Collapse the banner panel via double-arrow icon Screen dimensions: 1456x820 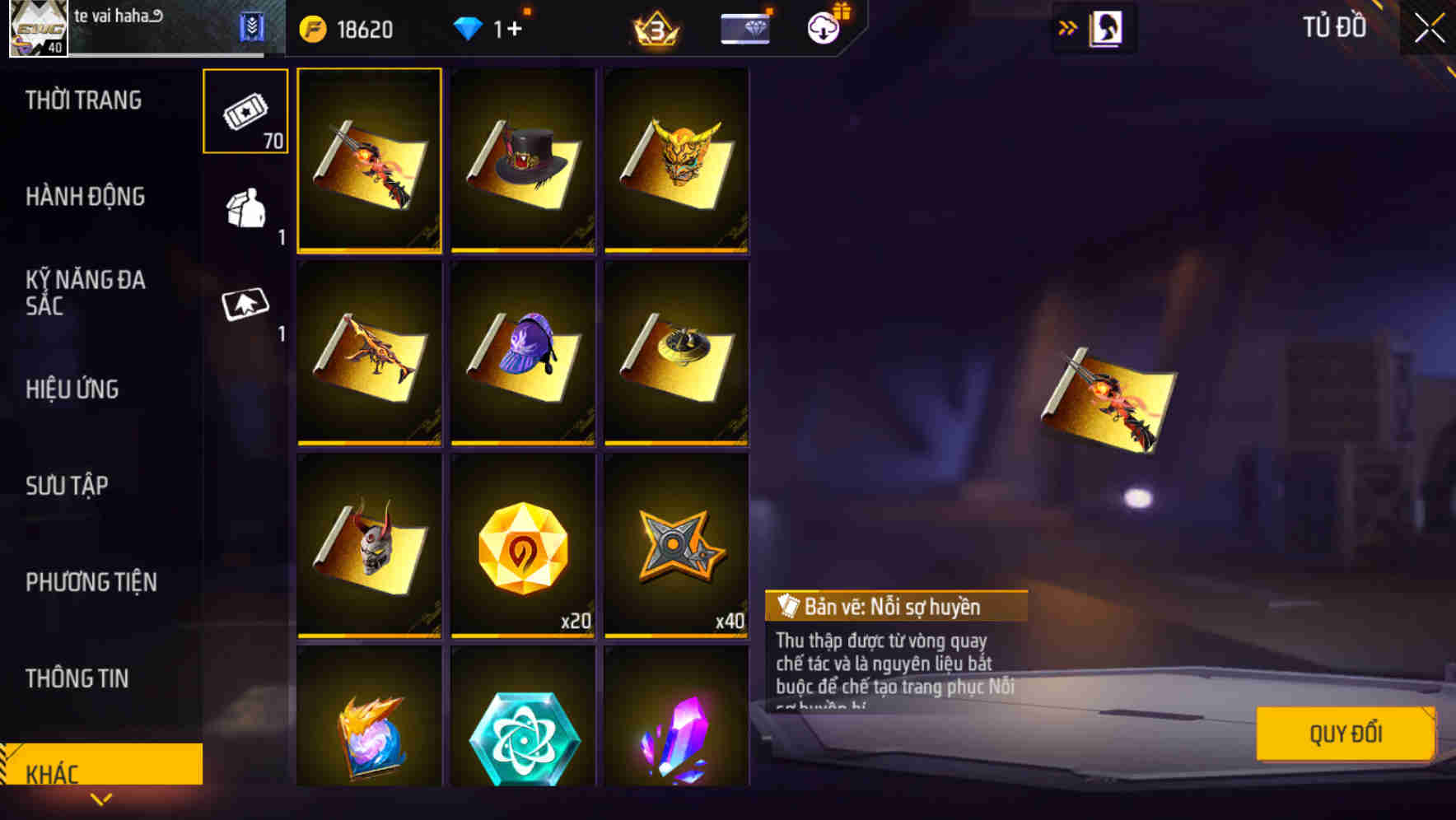pos(1066,27)
